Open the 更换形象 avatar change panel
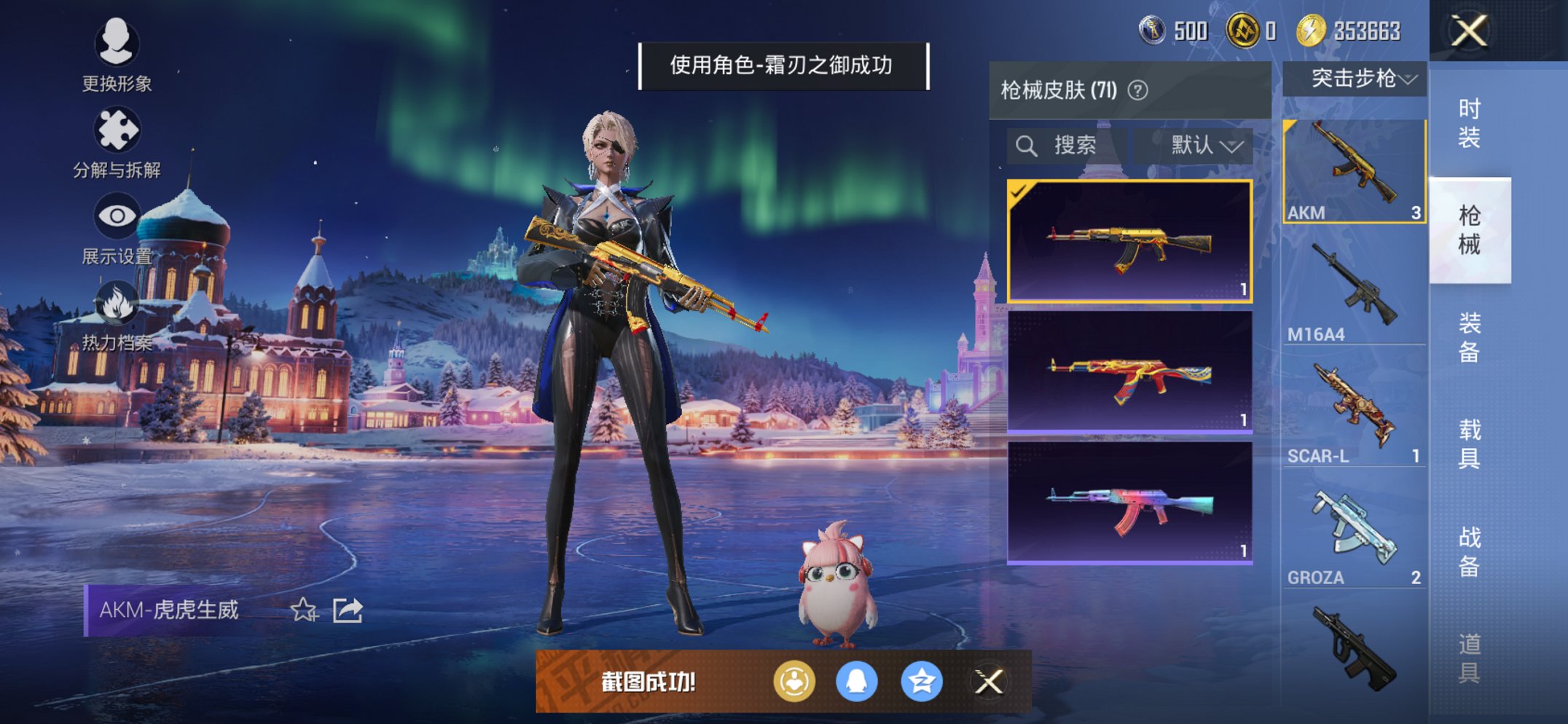The width and height of the screenshot is (1568, 724). [x=117, y=55]
